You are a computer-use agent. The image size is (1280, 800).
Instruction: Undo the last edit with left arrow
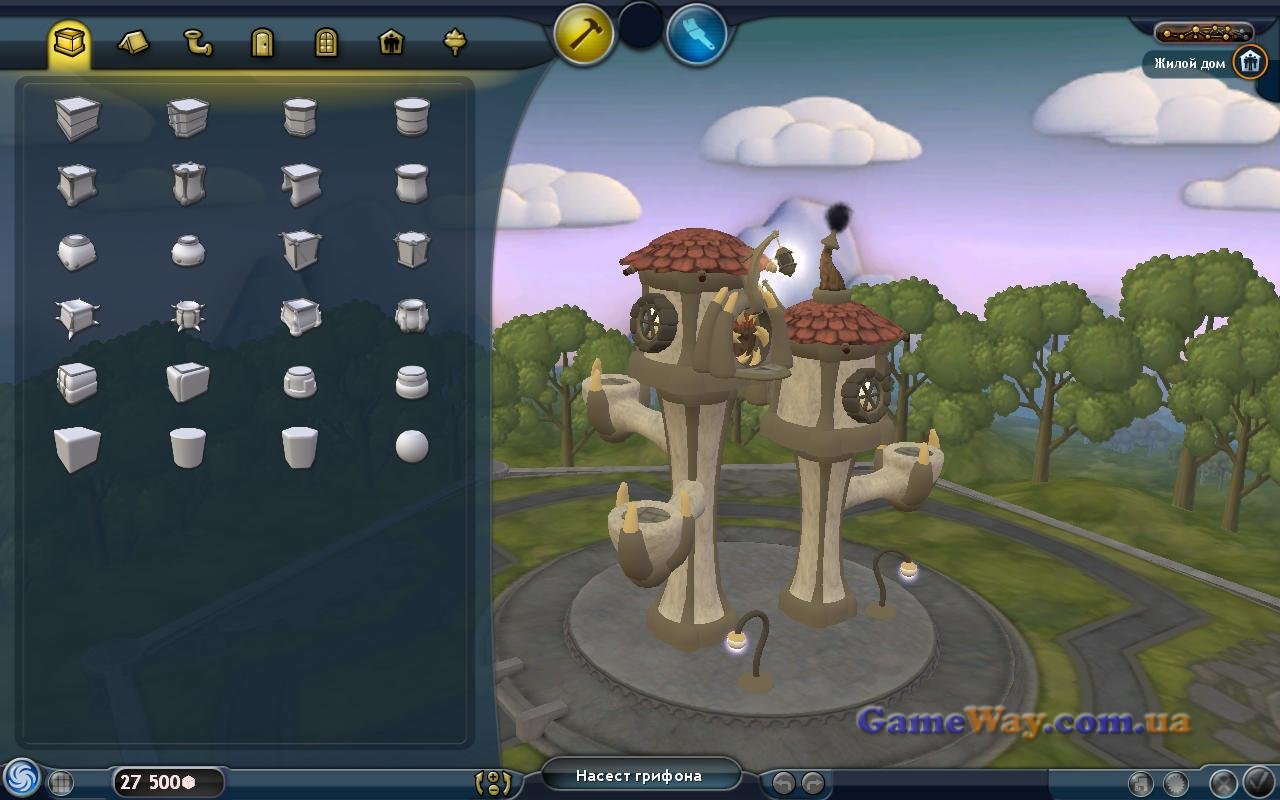[784, 782]
